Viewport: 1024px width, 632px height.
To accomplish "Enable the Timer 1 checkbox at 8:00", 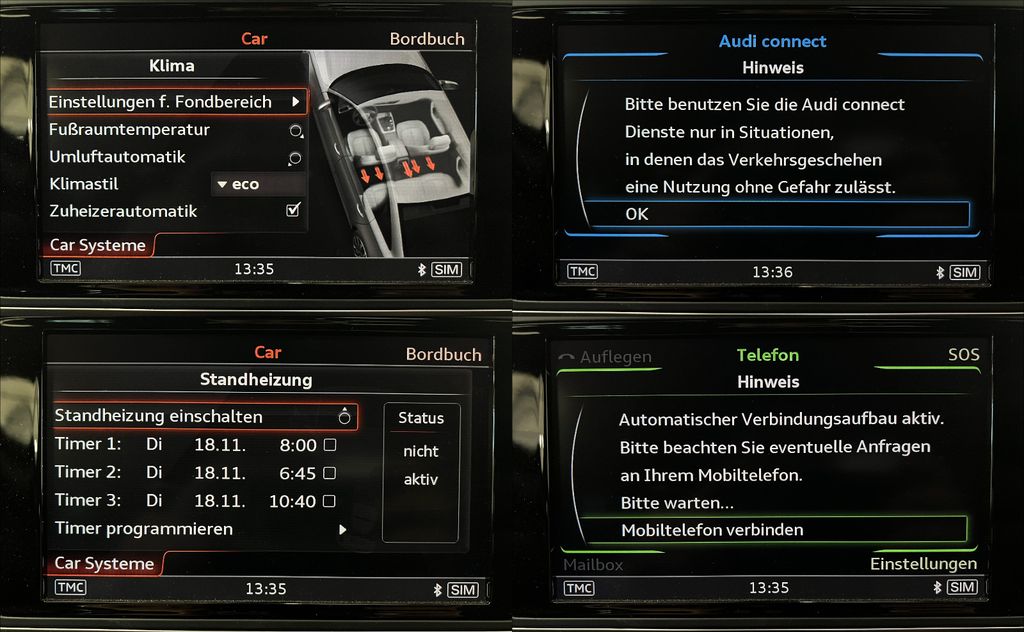I will tap(329, 445).
